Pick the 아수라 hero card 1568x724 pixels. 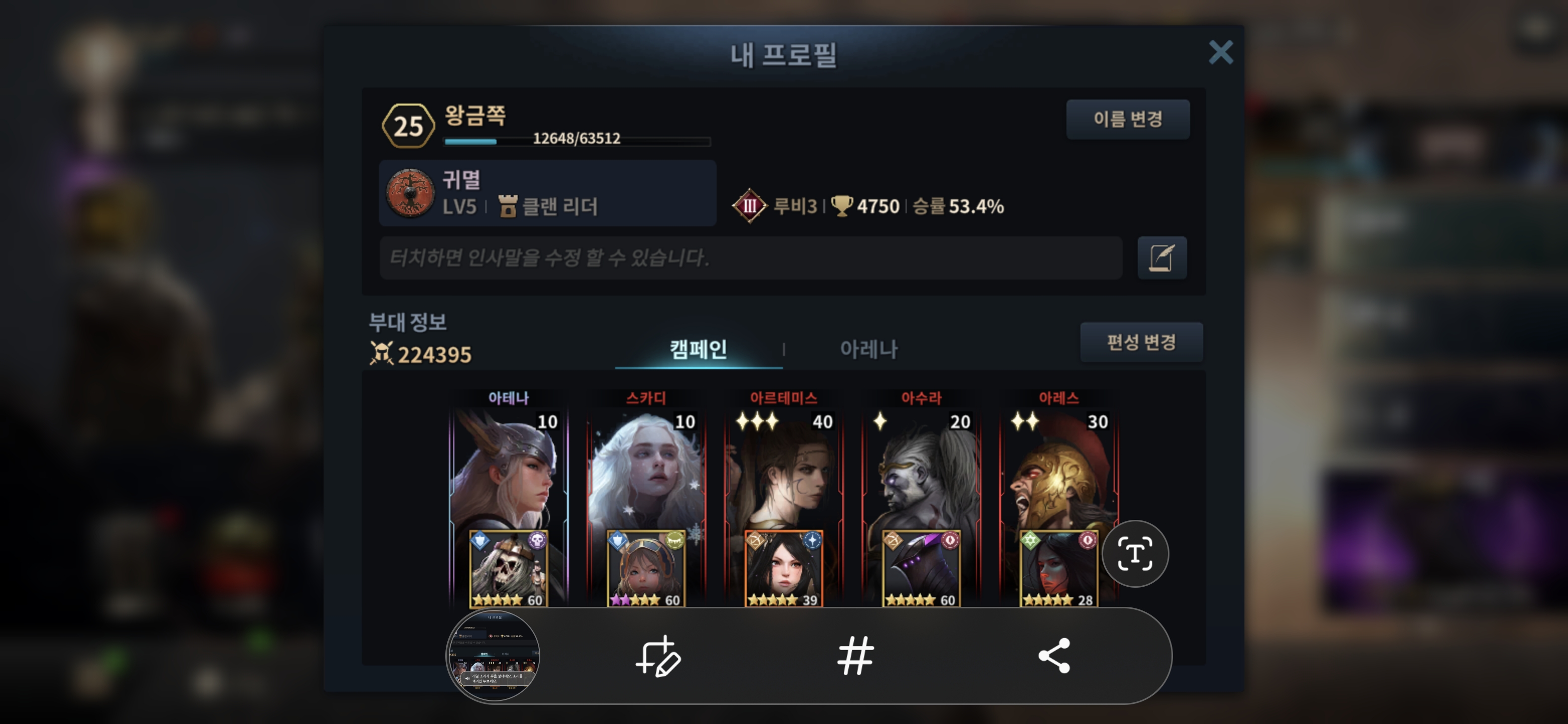tap(921, 475)
